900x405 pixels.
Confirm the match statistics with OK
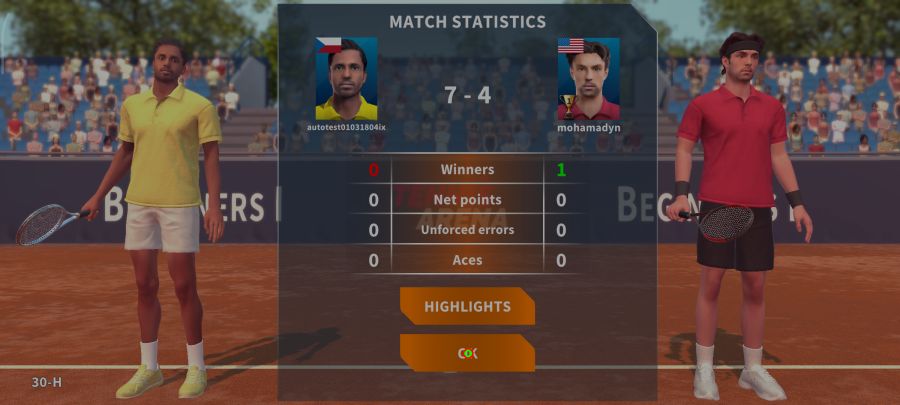point(467,353)
